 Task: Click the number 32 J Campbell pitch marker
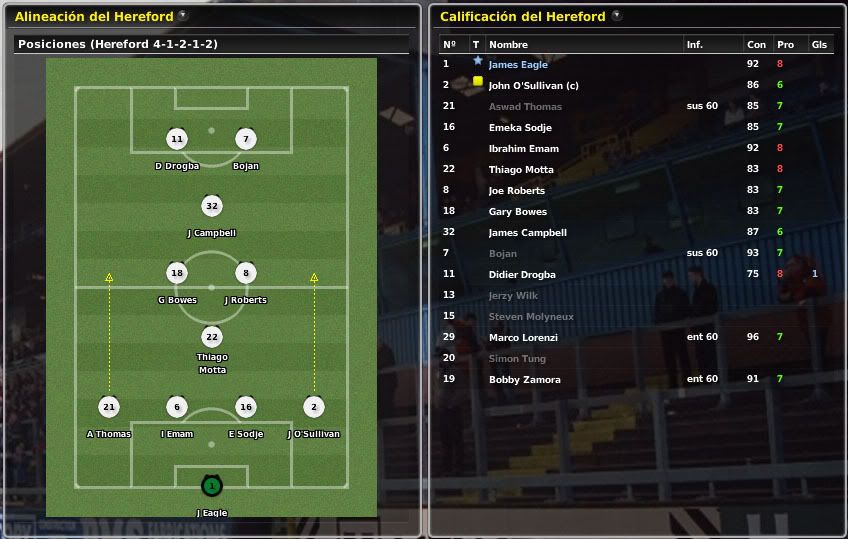pyautogui.click(x=211, y=207)
